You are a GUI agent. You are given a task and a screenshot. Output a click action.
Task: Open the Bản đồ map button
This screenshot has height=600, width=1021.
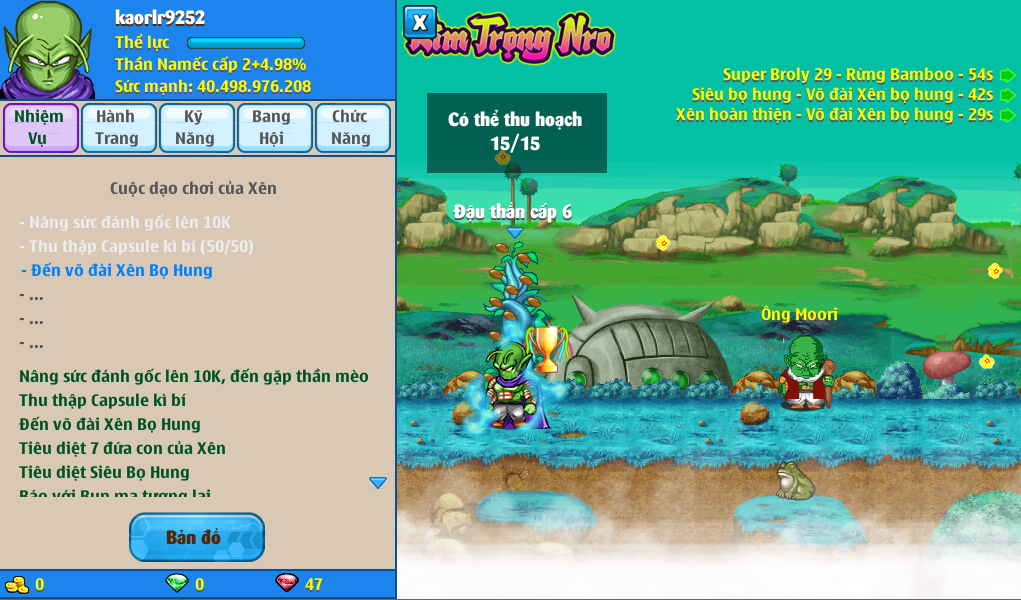point(197,538)
